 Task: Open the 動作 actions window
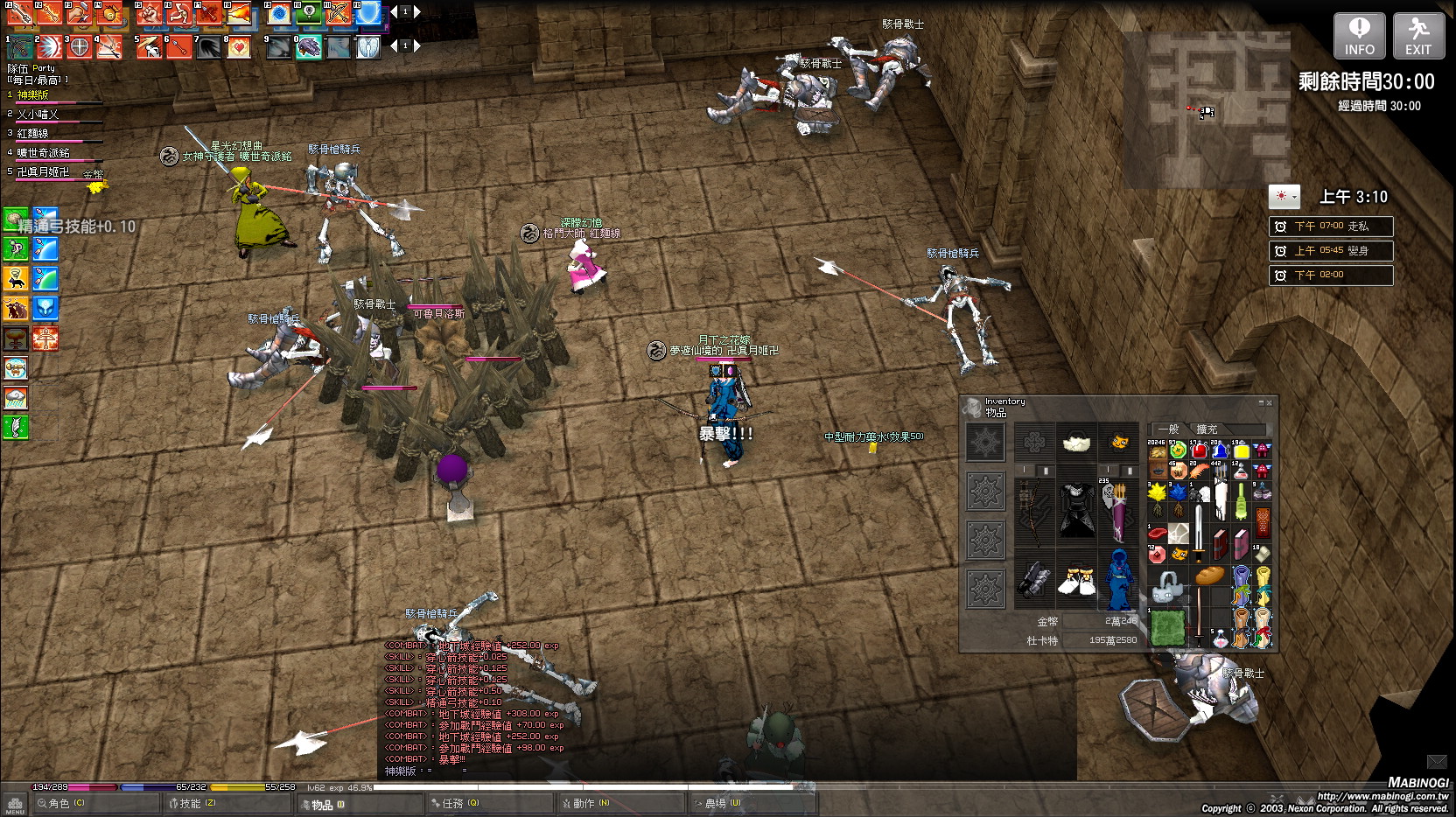pos(586,803)
